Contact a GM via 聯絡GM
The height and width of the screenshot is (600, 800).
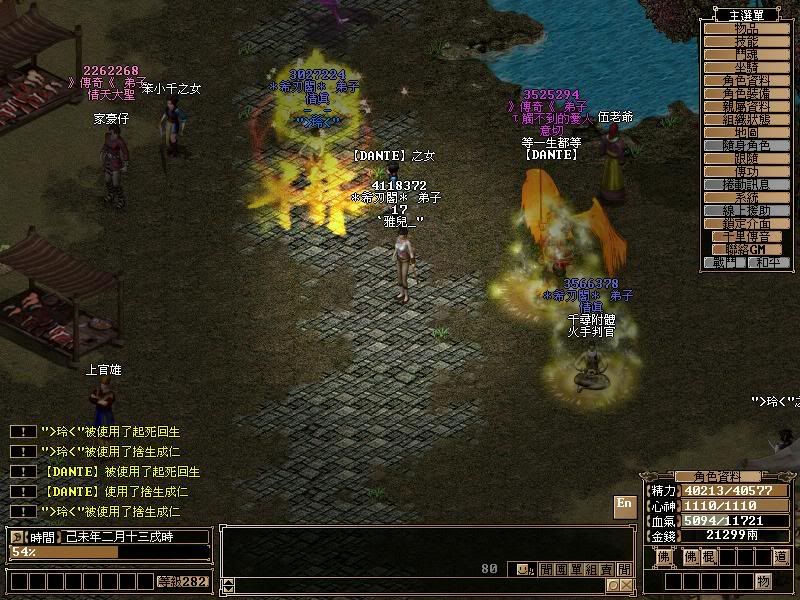(746, 249)
